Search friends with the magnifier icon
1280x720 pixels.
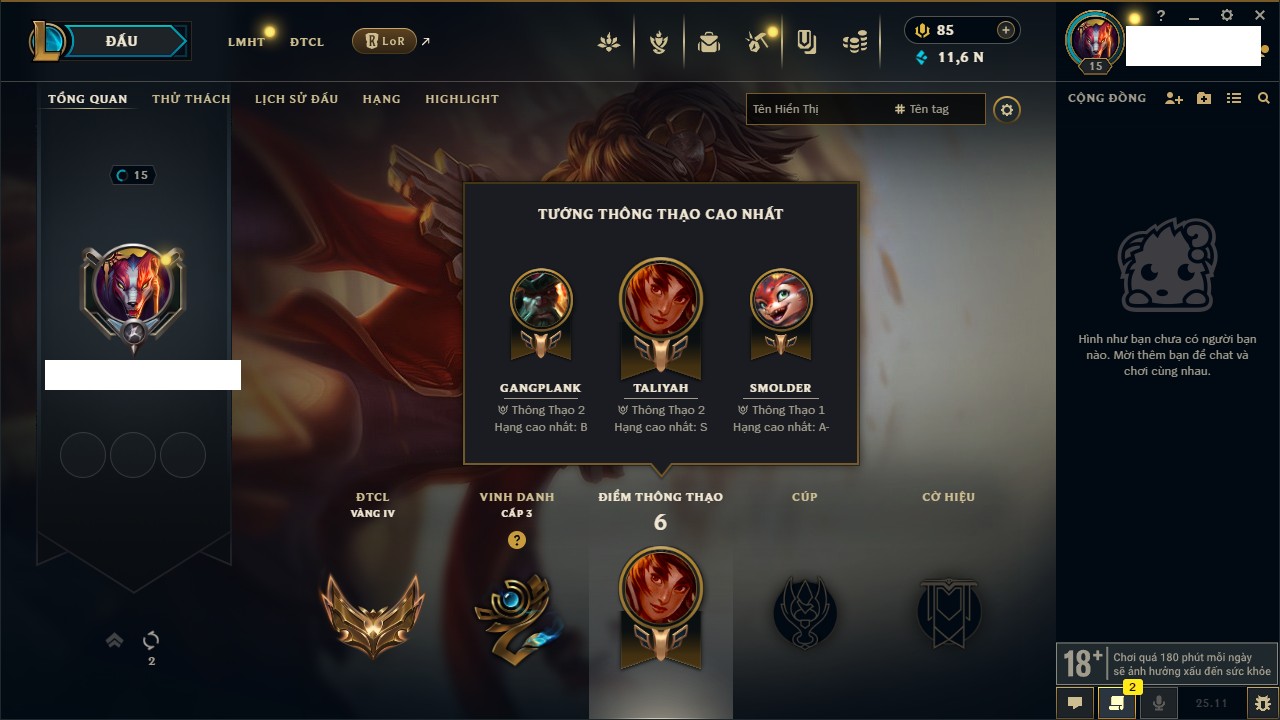(1264, 98)
